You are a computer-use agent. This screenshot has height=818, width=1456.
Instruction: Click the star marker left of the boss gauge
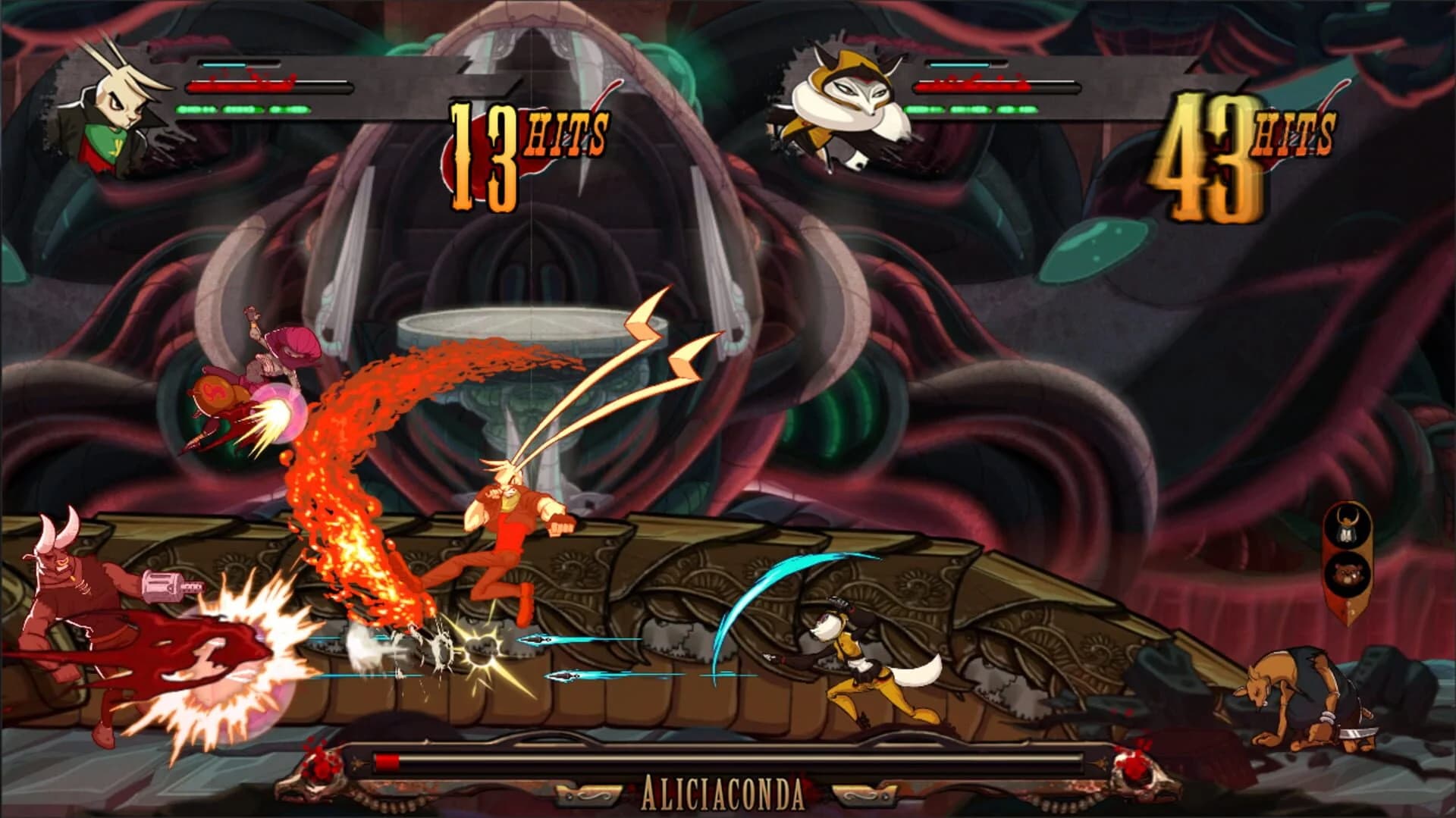point(356,764)
